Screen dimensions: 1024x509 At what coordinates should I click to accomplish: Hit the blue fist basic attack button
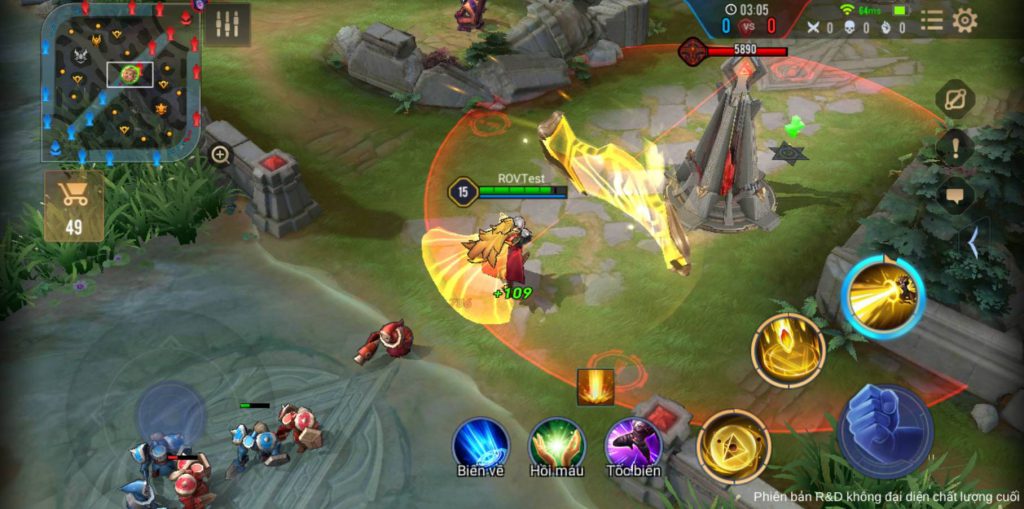885,430
